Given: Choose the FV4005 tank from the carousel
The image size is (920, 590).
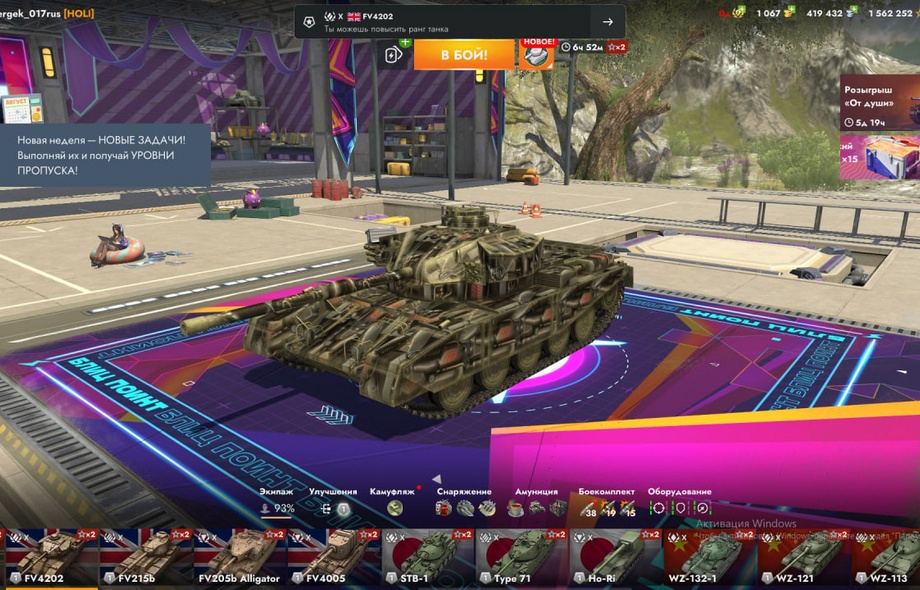Looking at the screenshot, I should 332,557.
